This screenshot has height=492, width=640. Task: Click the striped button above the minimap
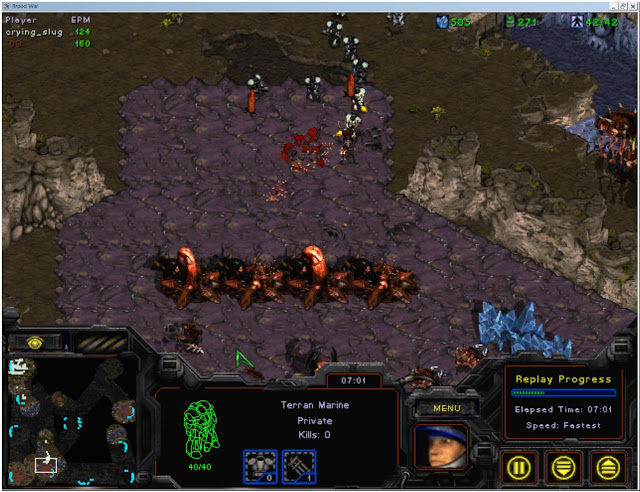pos(103,341)
